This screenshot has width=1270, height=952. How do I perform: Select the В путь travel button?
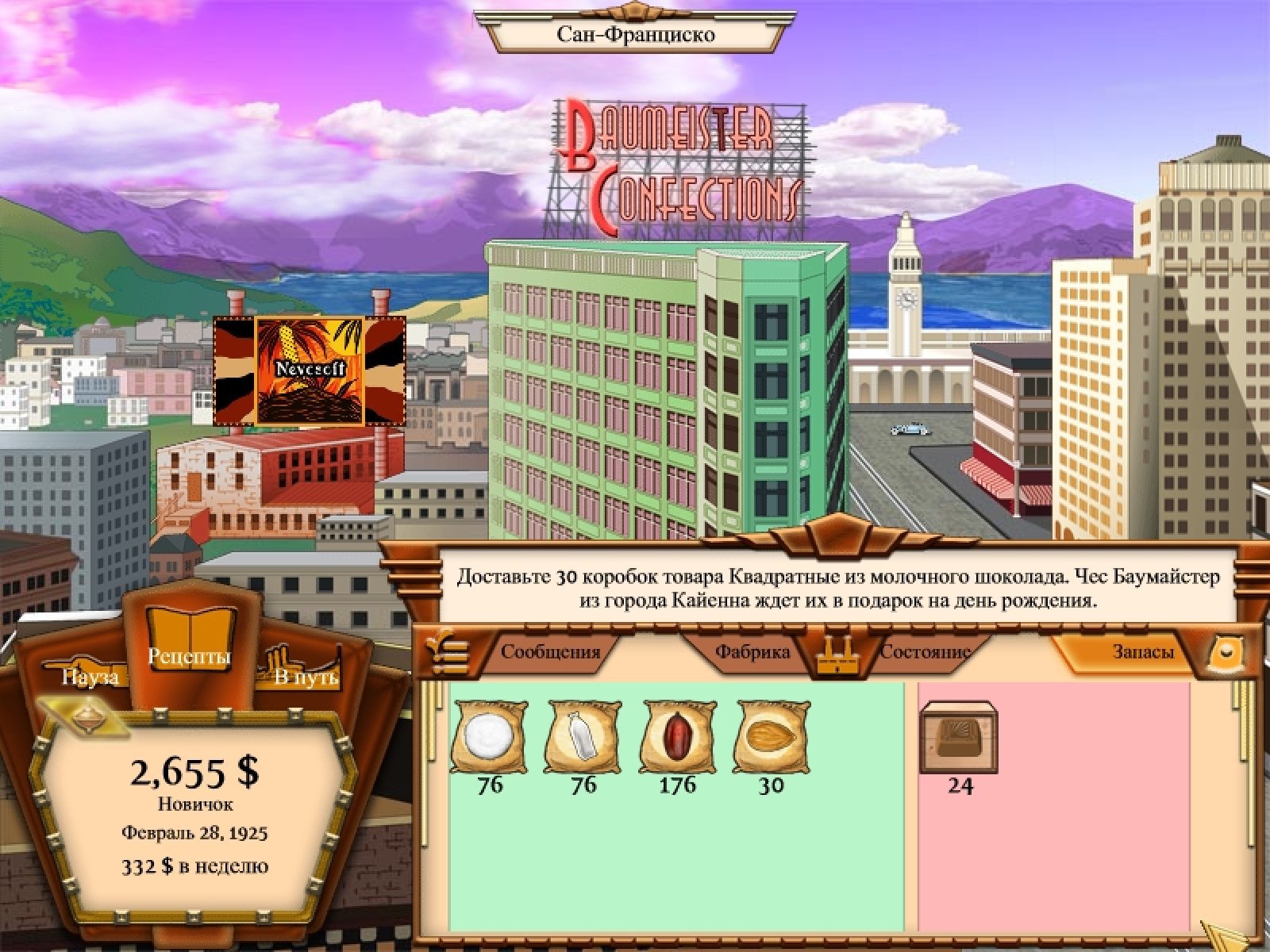point(306,675)
